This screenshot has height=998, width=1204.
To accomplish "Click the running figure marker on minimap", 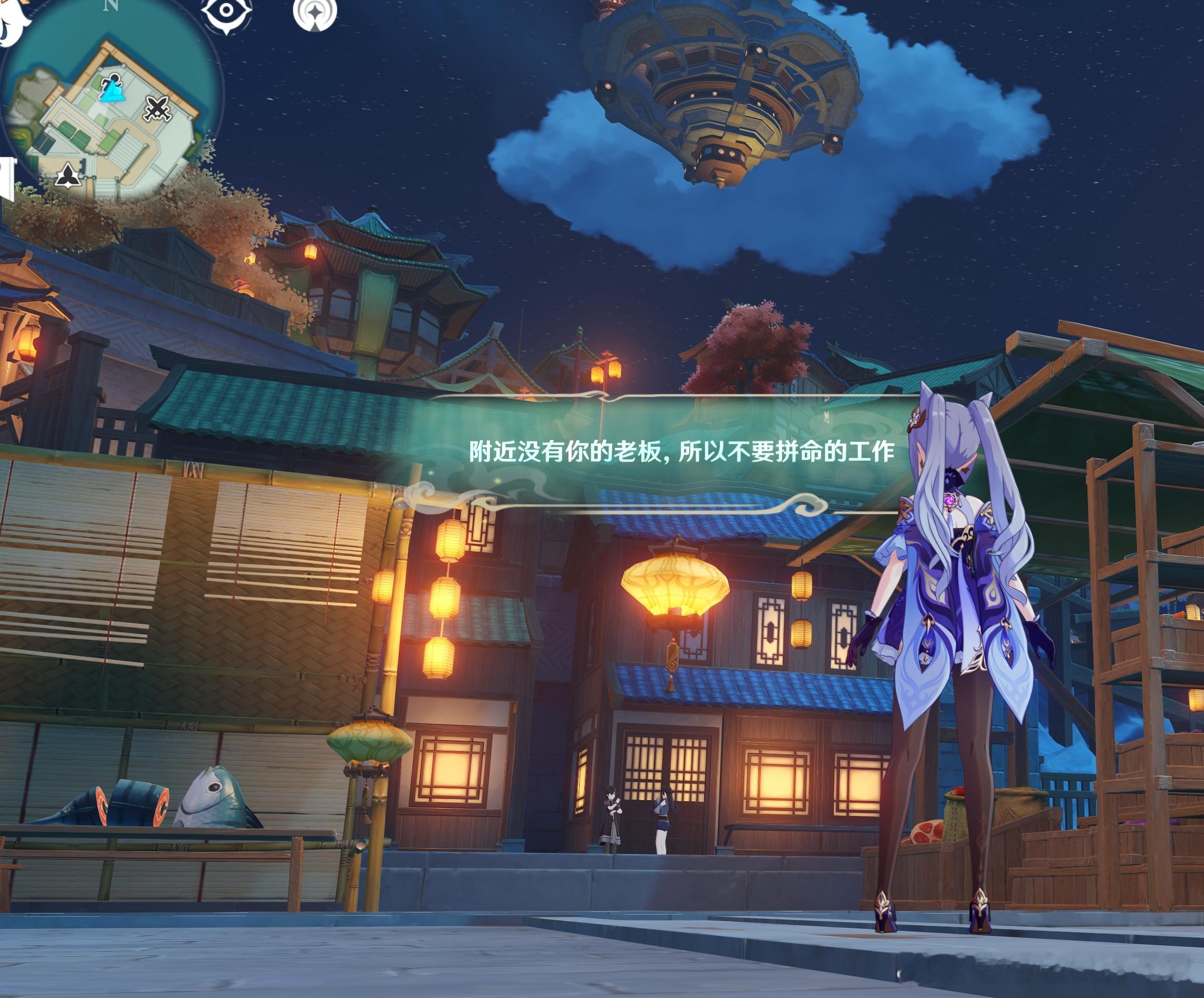I will 112,86.
